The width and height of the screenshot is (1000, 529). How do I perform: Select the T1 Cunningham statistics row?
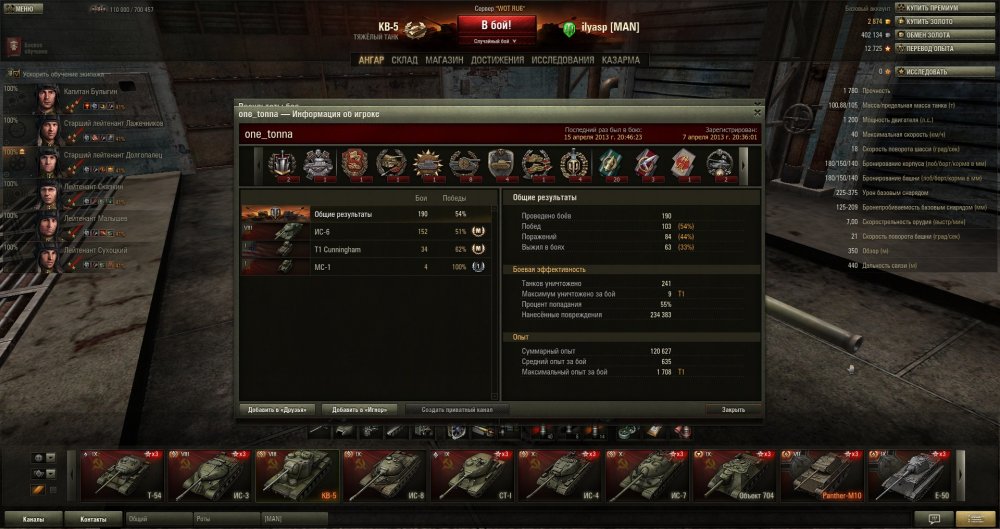(x=366, y=249)
